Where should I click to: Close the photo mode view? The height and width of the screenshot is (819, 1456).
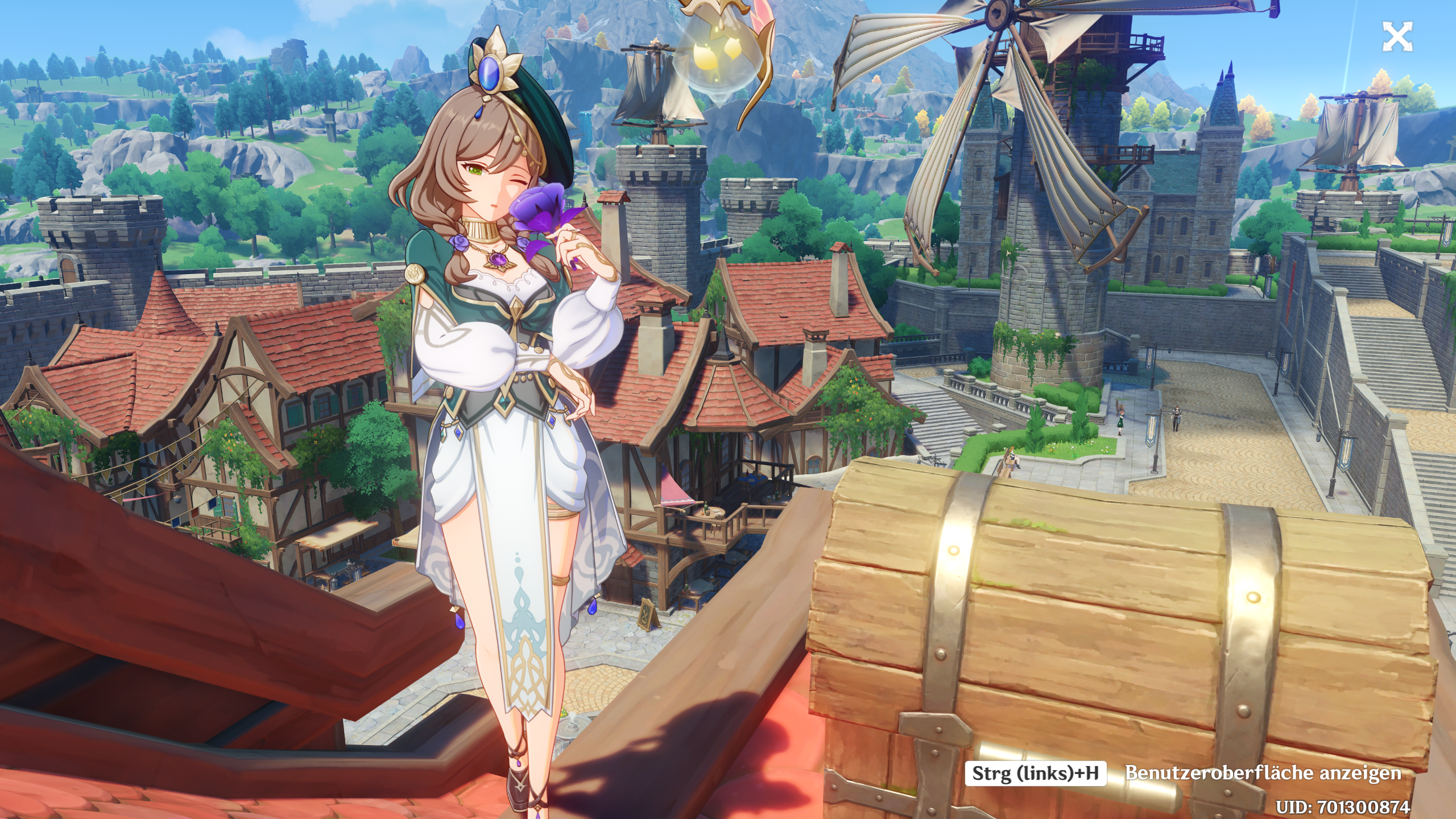tap(1397, 38)
